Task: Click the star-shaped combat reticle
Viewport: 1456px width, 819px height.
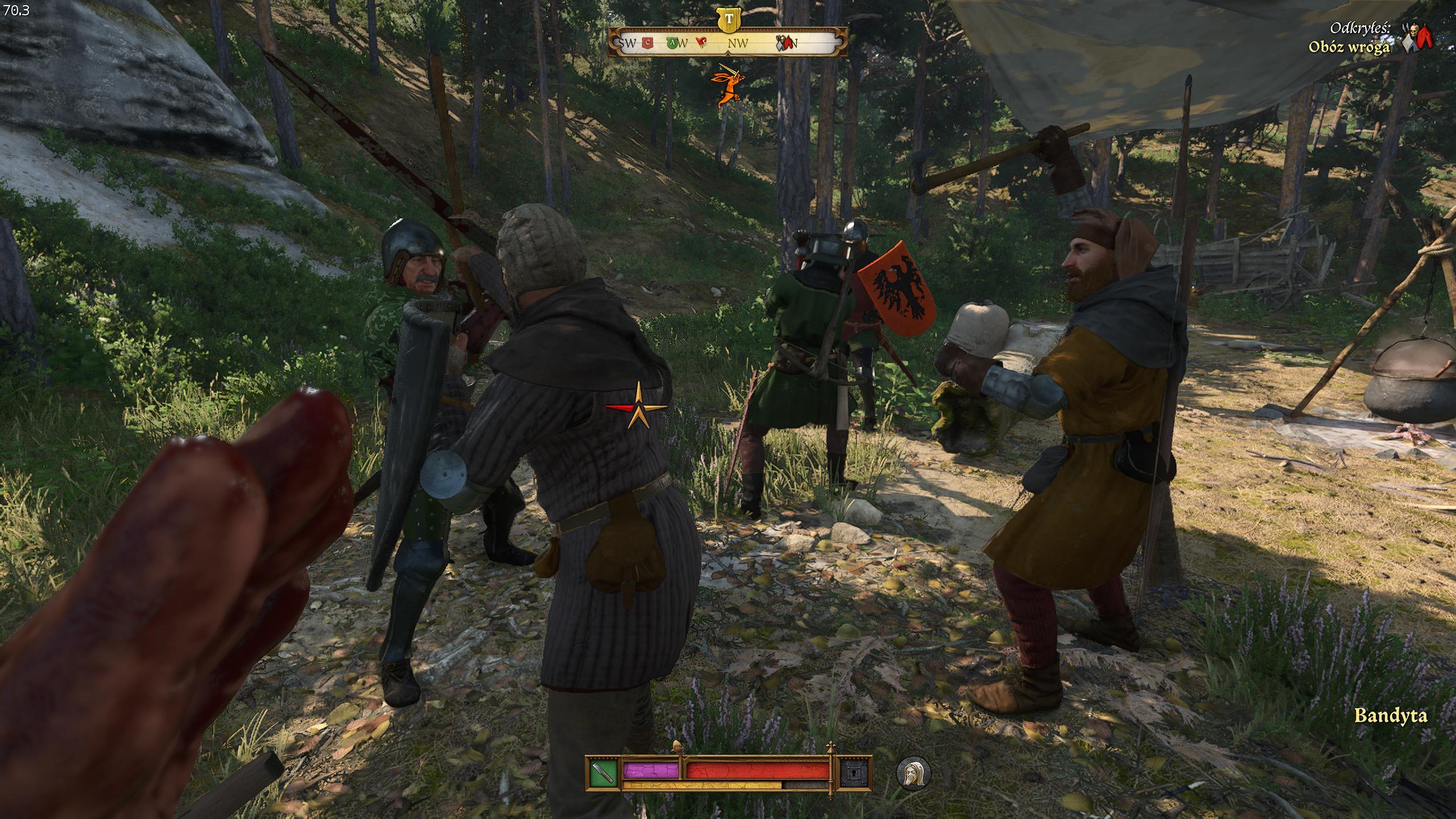Action: pyautogui.click(x=638, y=408)
